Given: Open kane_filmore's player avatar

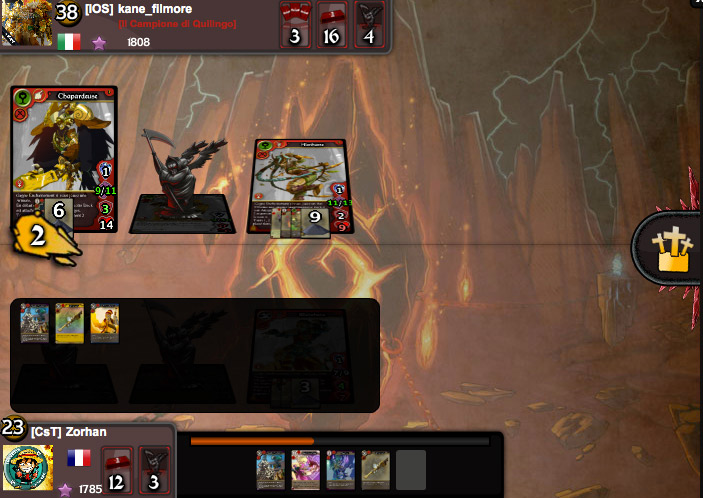Looking at the screenshot, I should pos(24,24).
